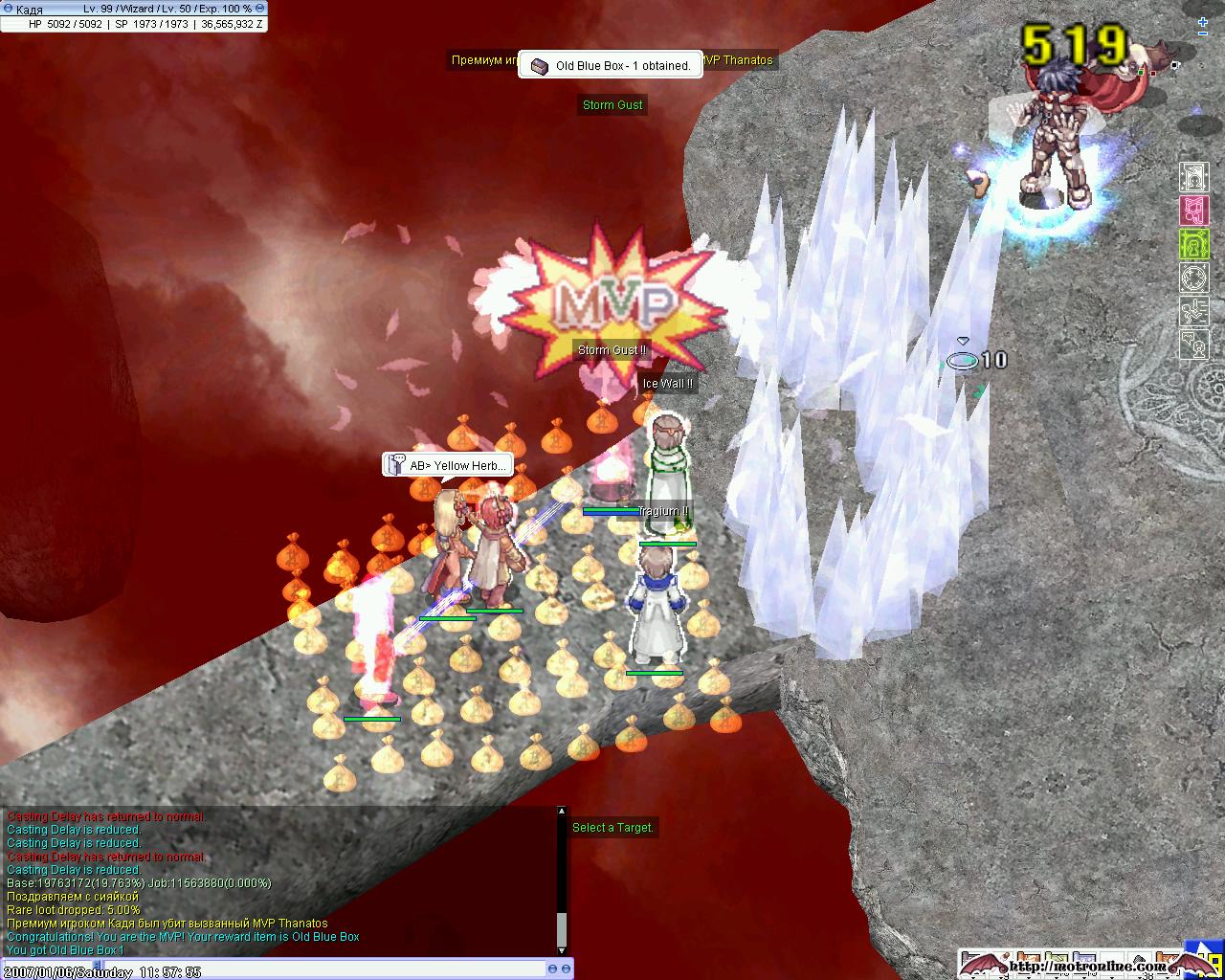1225x980 pixels.
Task: Zoom in the minimap with plus button
Action: 1203,21
